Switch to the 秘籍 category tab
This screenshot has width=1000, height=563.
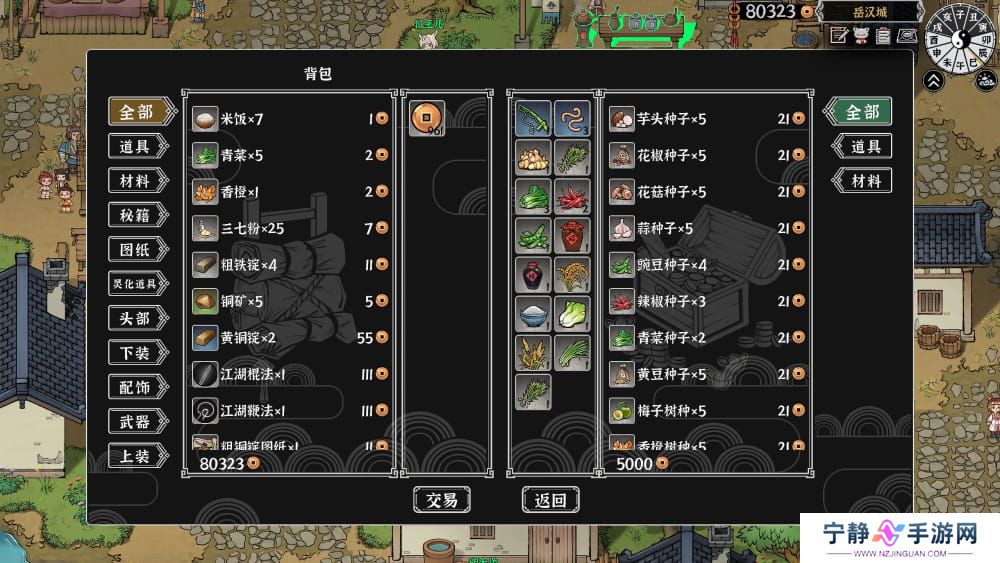pyautogui.click(x=135, y=215)
